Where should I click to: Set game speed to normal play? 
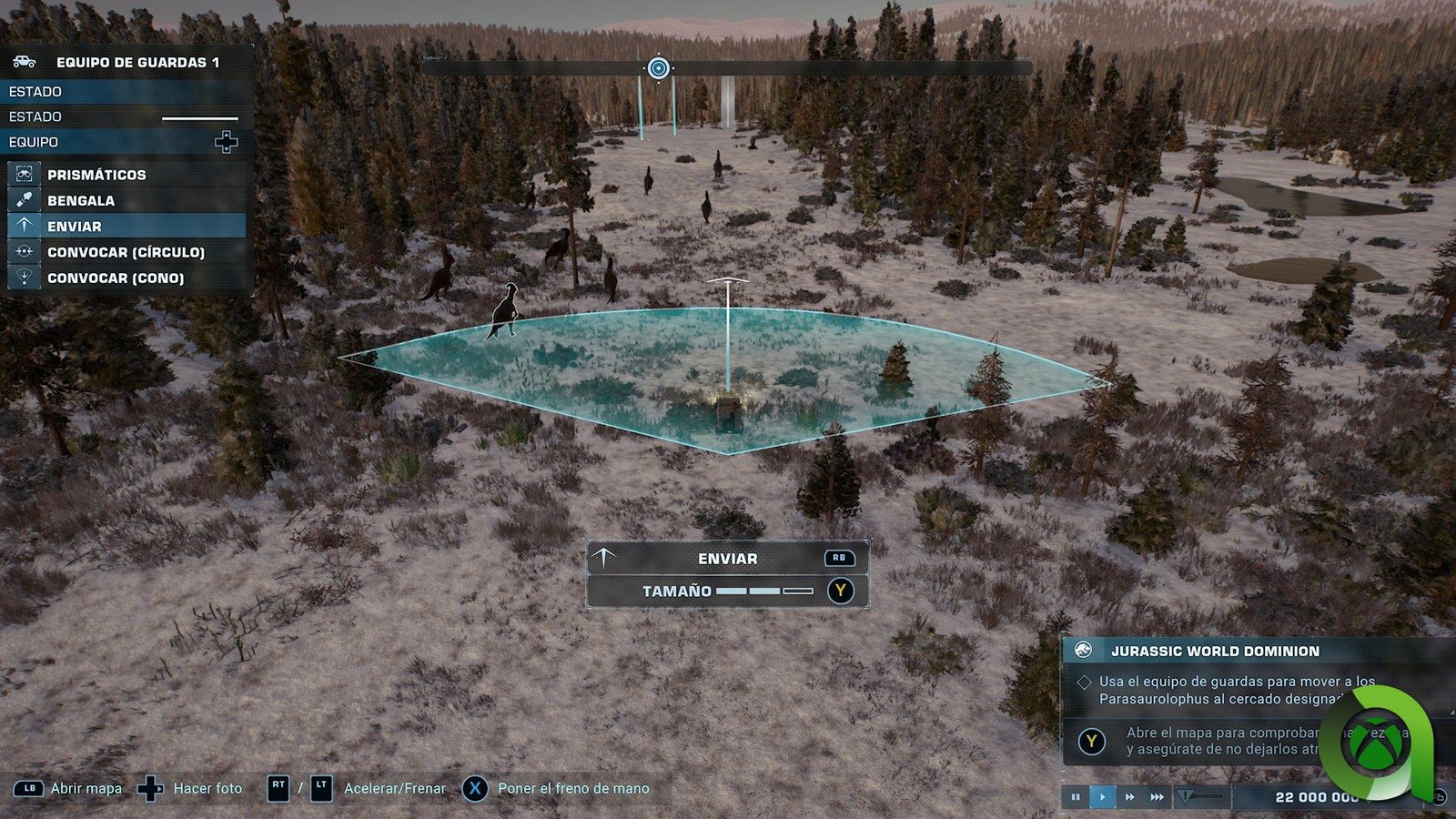[x=1103, y=797]
